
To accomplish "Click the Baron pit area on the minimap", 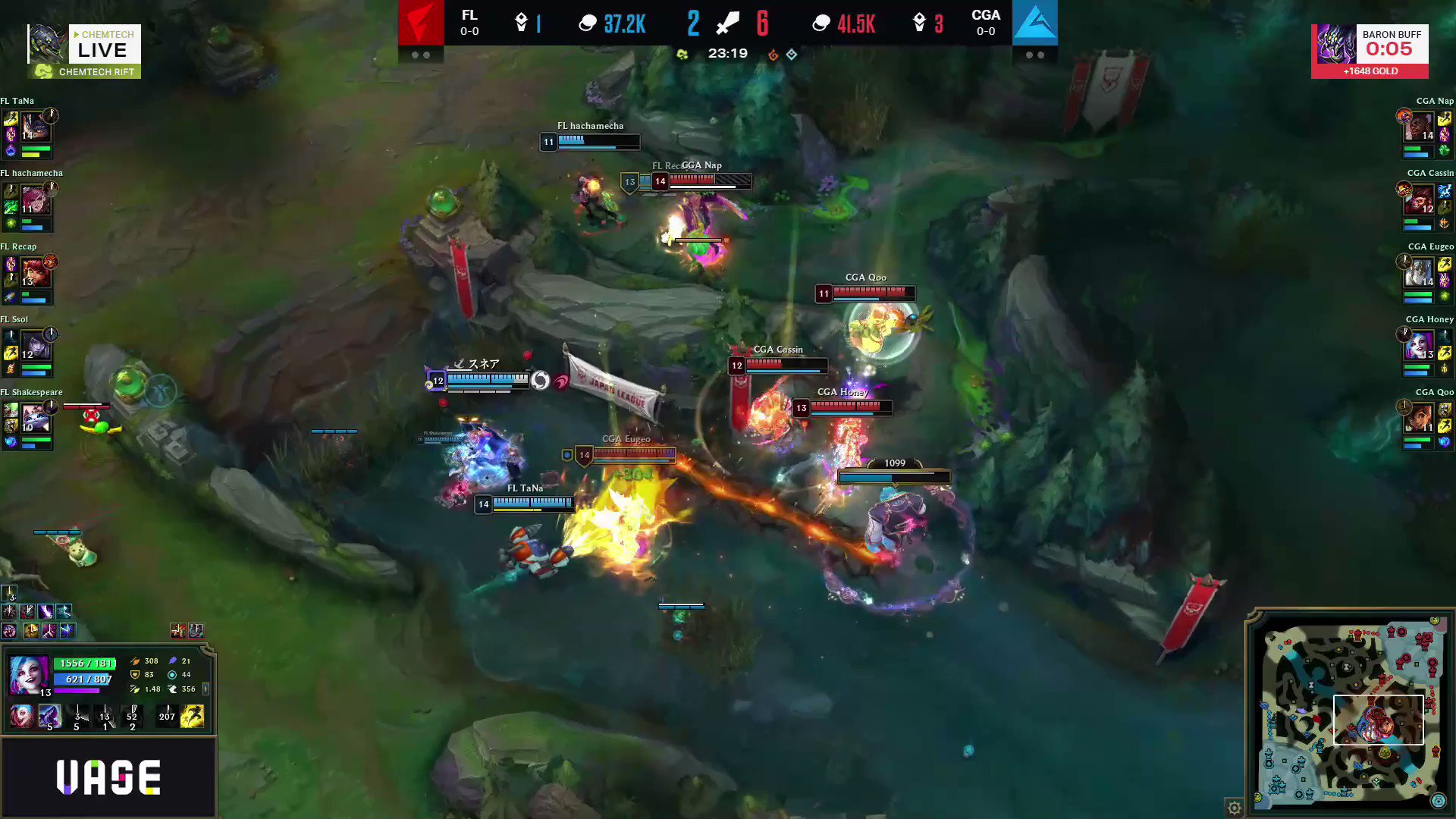I will (1346, 665).
